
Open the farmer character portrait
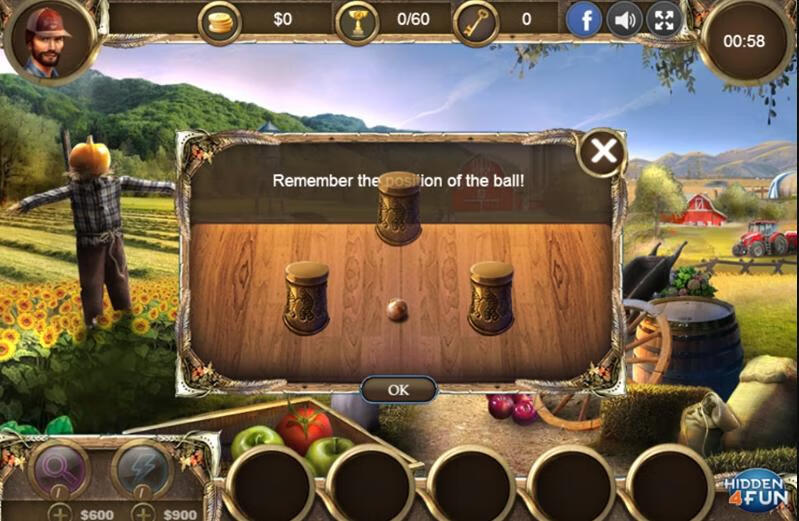point(46,42)
